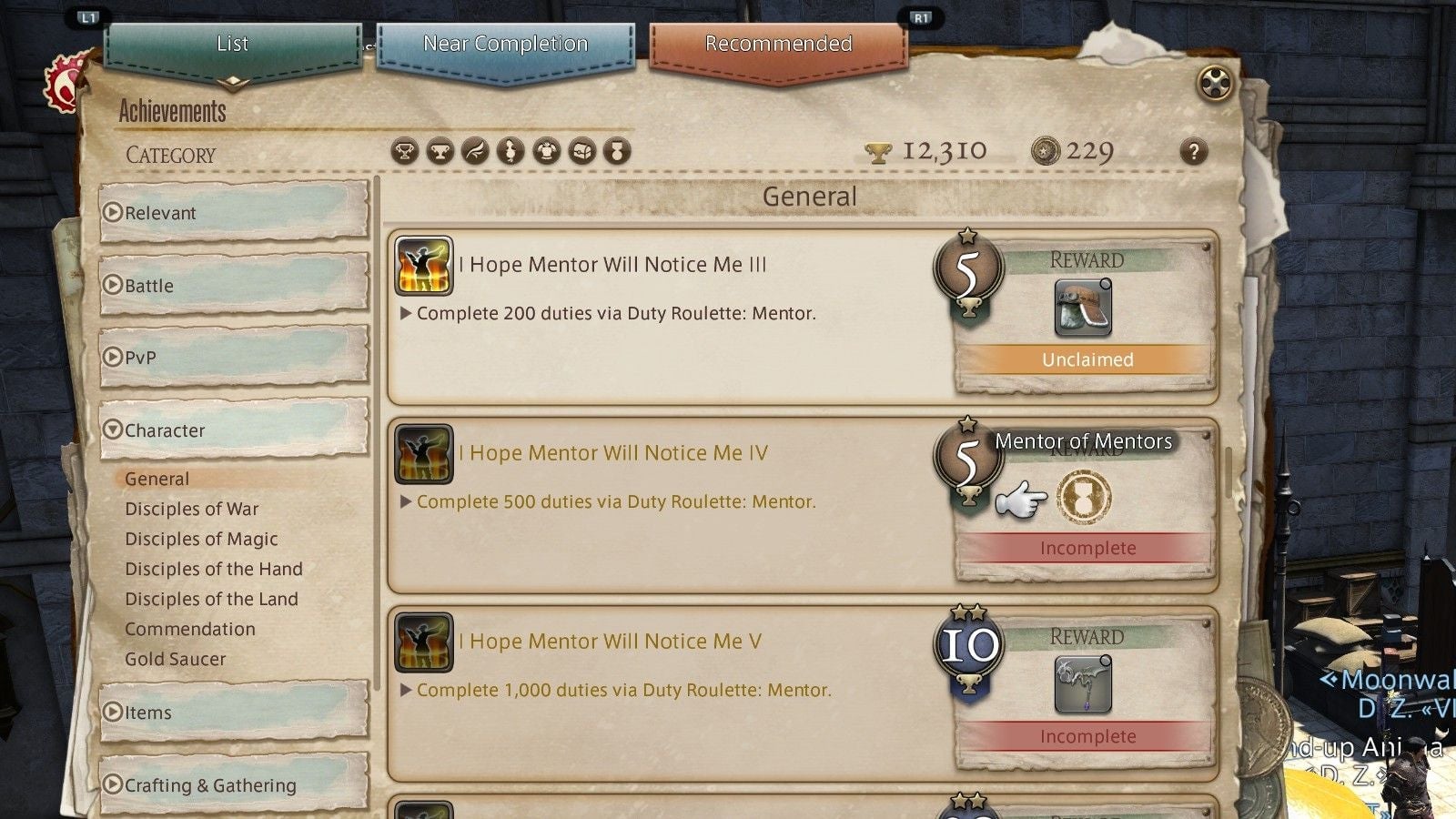1456x819 pixels.
Task: Select the Mentor of Mentors reward emblem
Action: (1083, 496)
